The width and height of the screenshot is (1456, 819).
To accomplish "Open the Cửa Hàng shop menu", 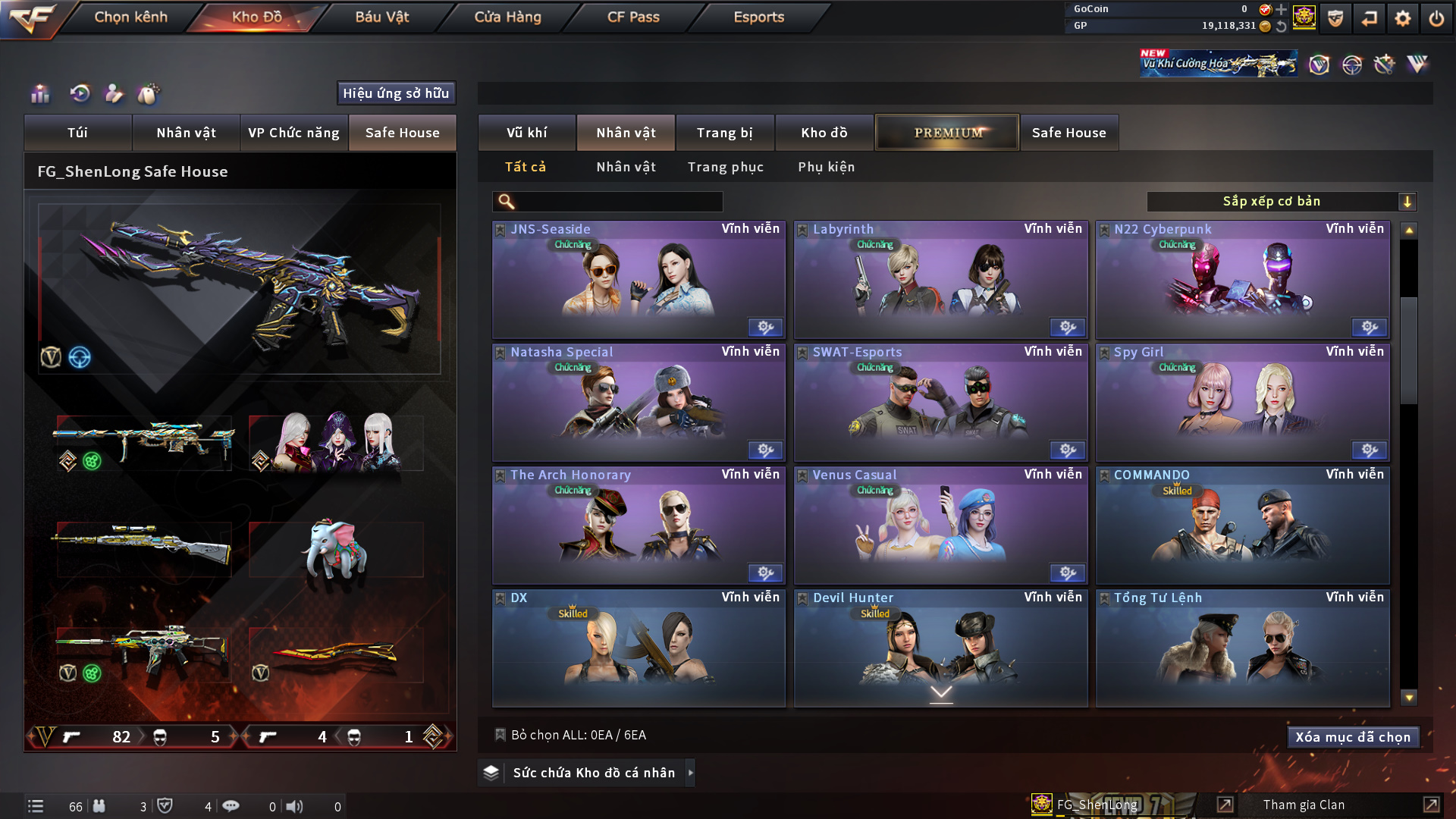I will click(507, 17).
